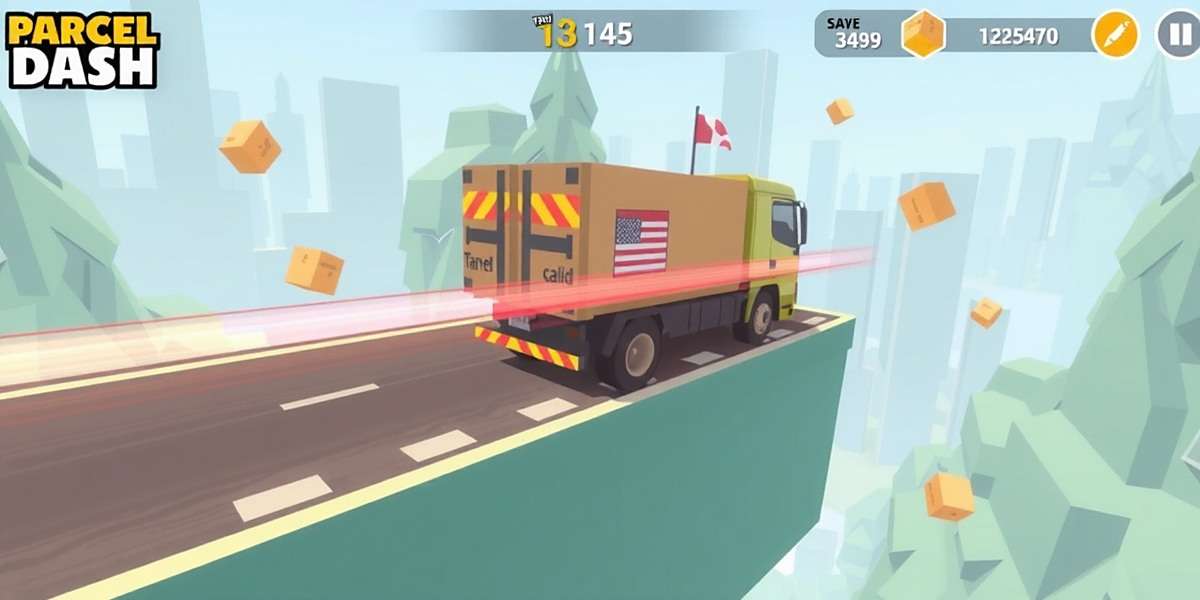The width and height of the screenshot is (1200, 600).
Task: Tap the orange pencil icon button
Action: coord(1116,35)
